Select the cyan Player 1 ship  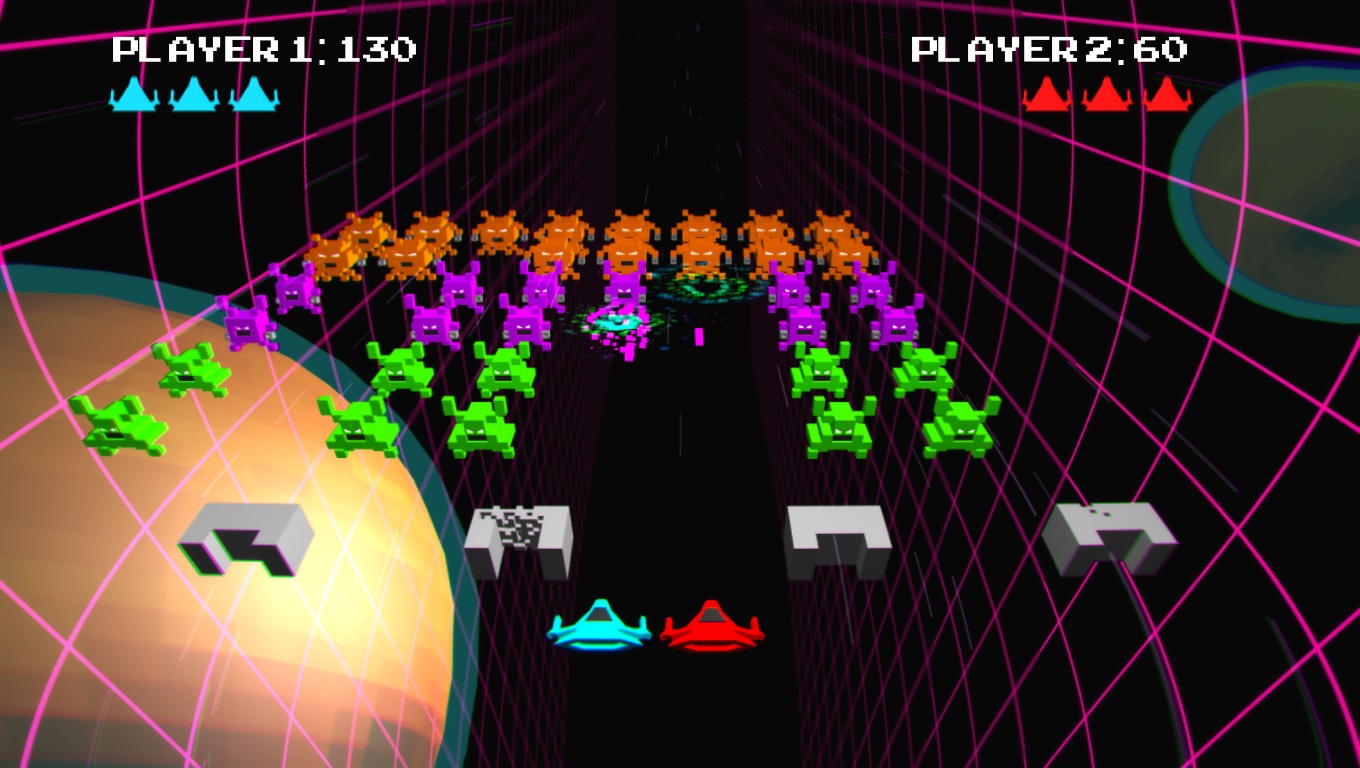pyautogui.click(x=600, y=625)
